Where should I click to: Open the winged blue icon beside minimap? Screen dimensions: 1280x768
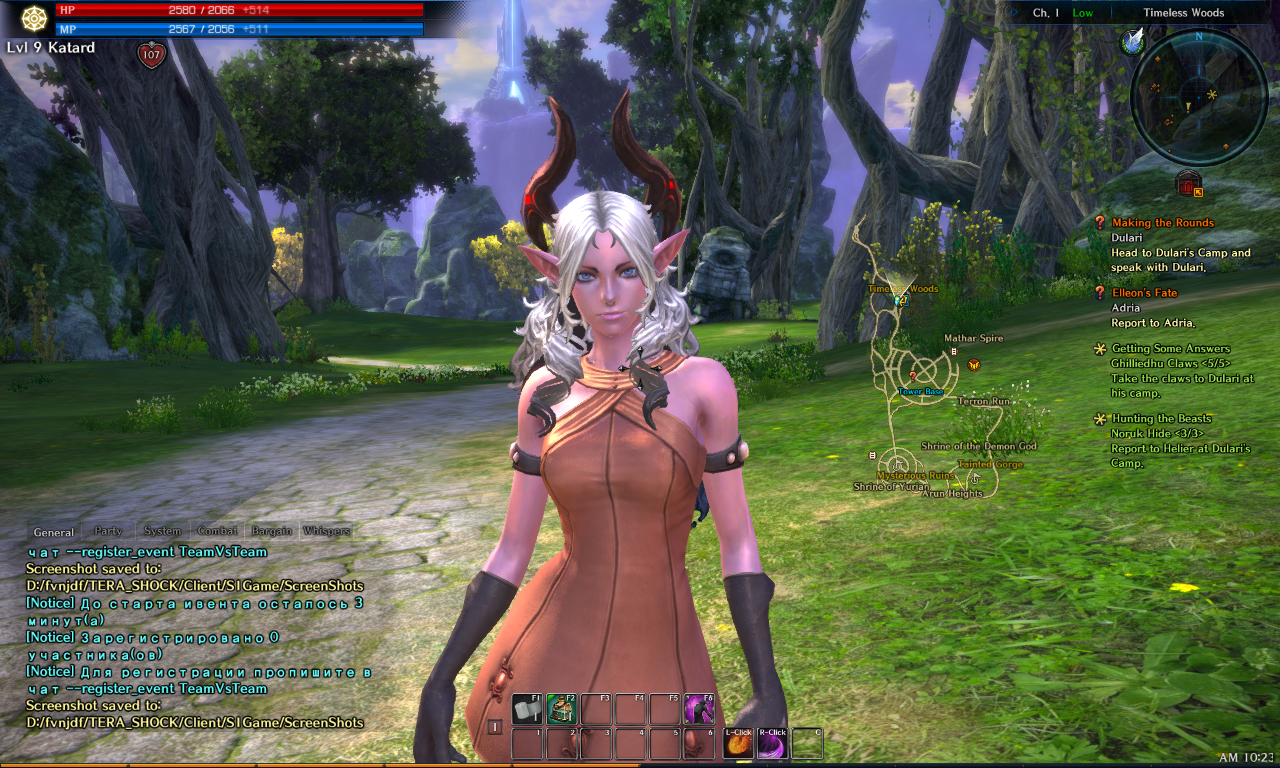coord(1133,40)
